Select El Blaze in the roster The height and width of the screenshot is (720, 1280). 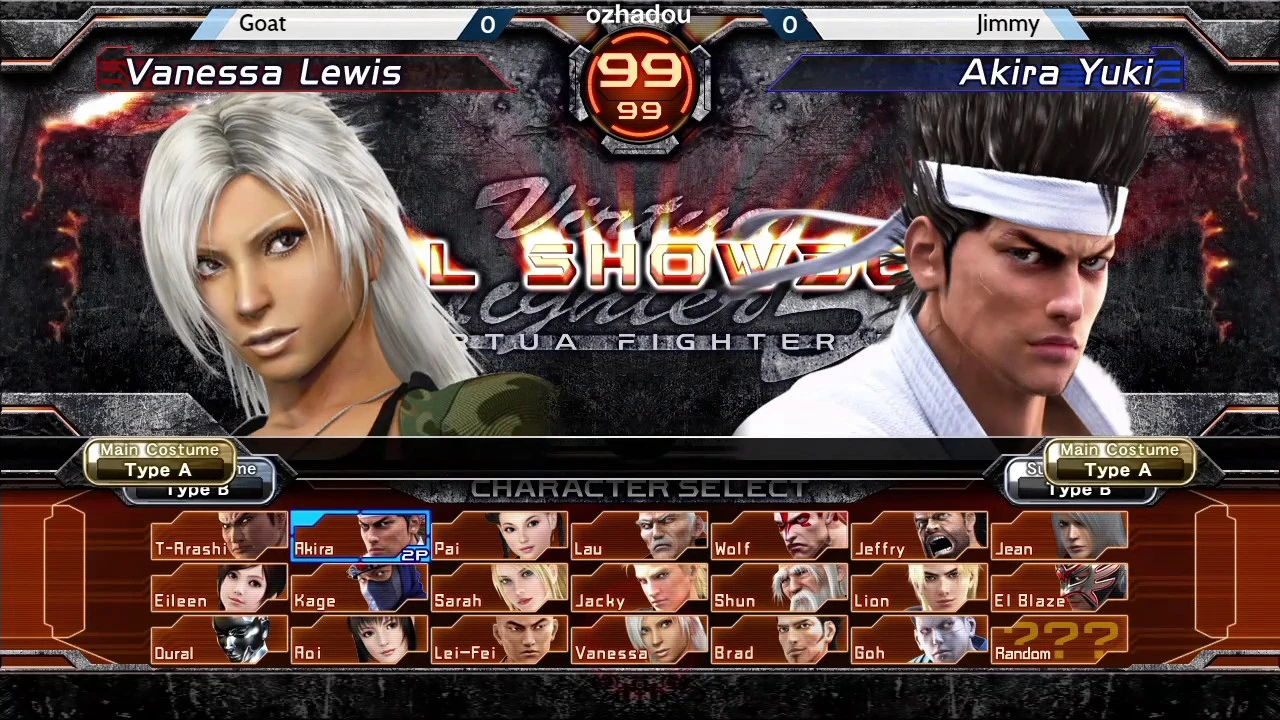pyautogui.click(x=1060, y=593)
